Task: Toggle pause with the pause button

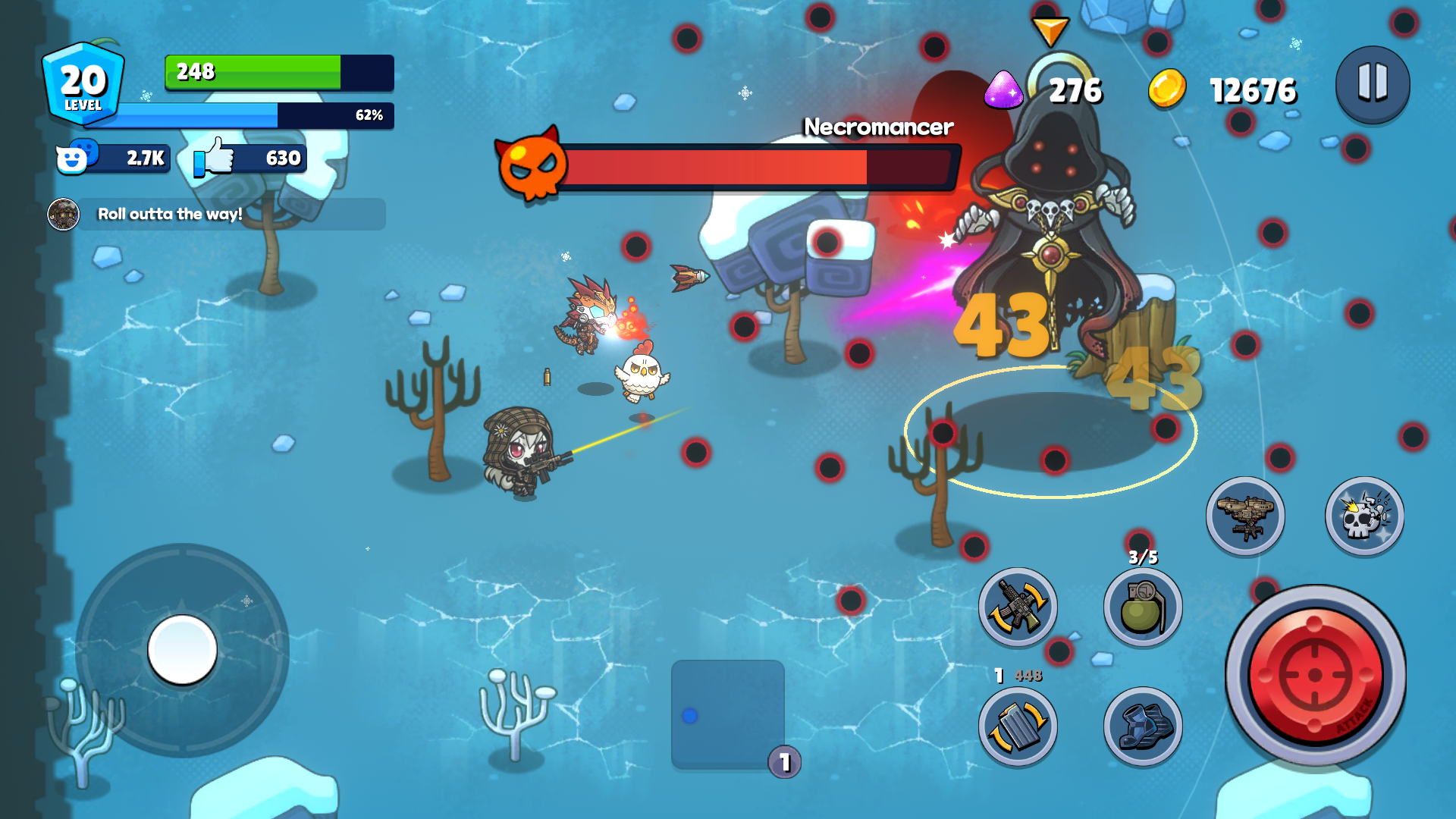Action: click(x=1373, y=85)
